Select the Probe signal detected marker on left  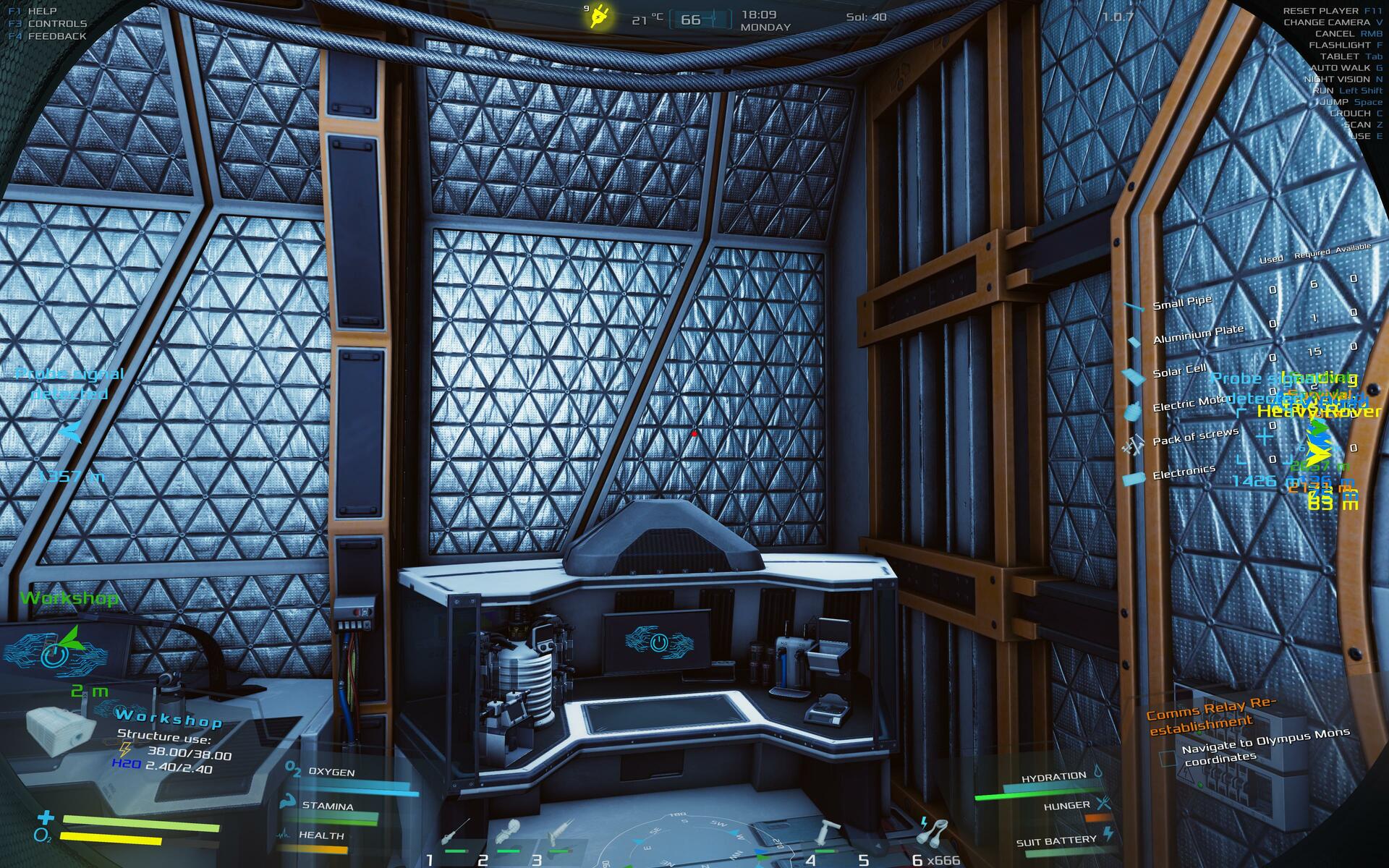click(69, 383)
